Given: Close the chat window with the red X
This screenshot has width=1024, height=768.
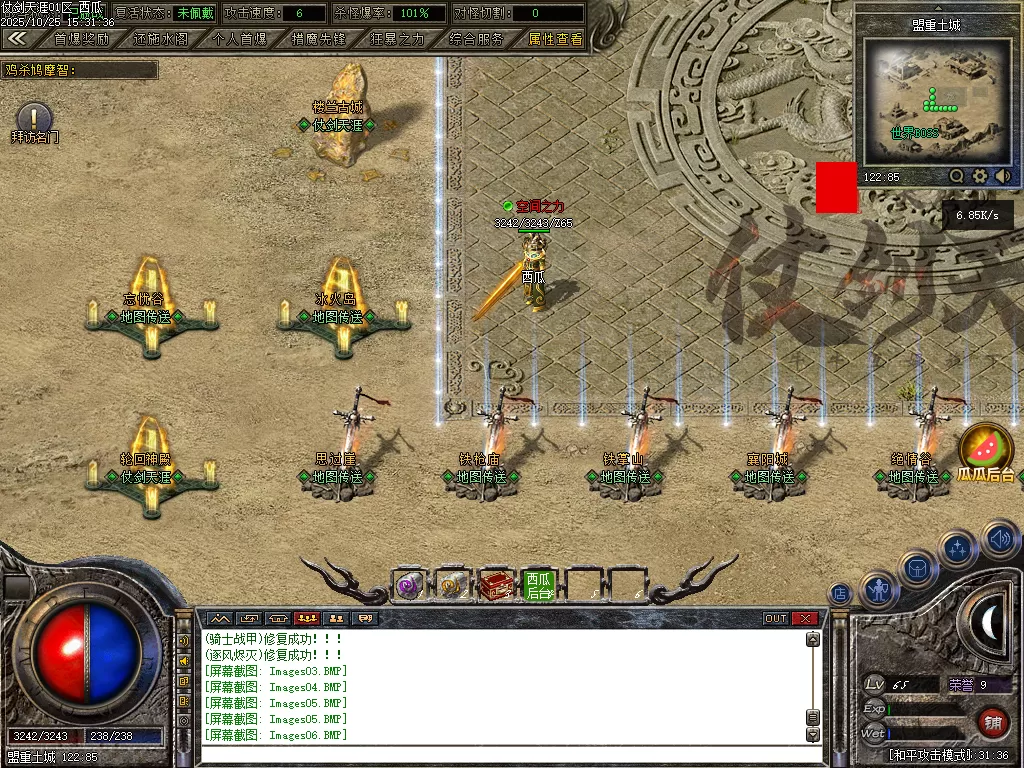Looking at the screenshot, I should pos(805,619).
